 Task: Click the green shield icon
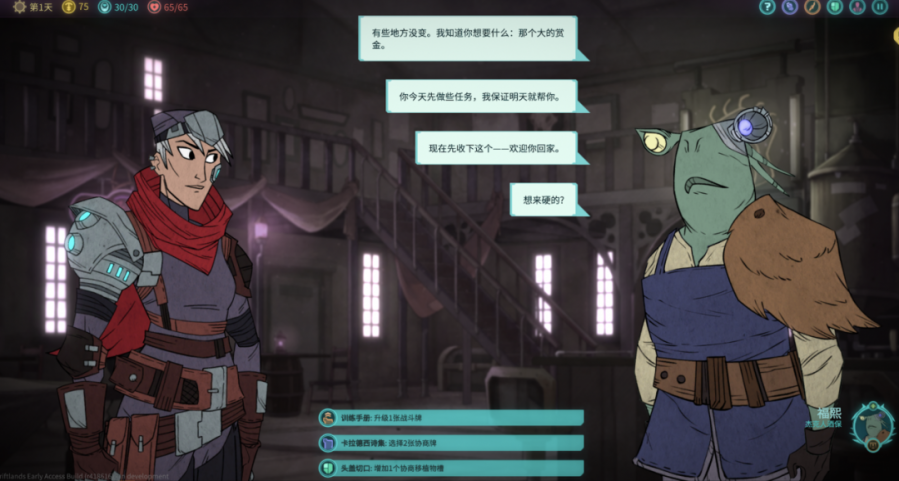(x=835, y=7)
